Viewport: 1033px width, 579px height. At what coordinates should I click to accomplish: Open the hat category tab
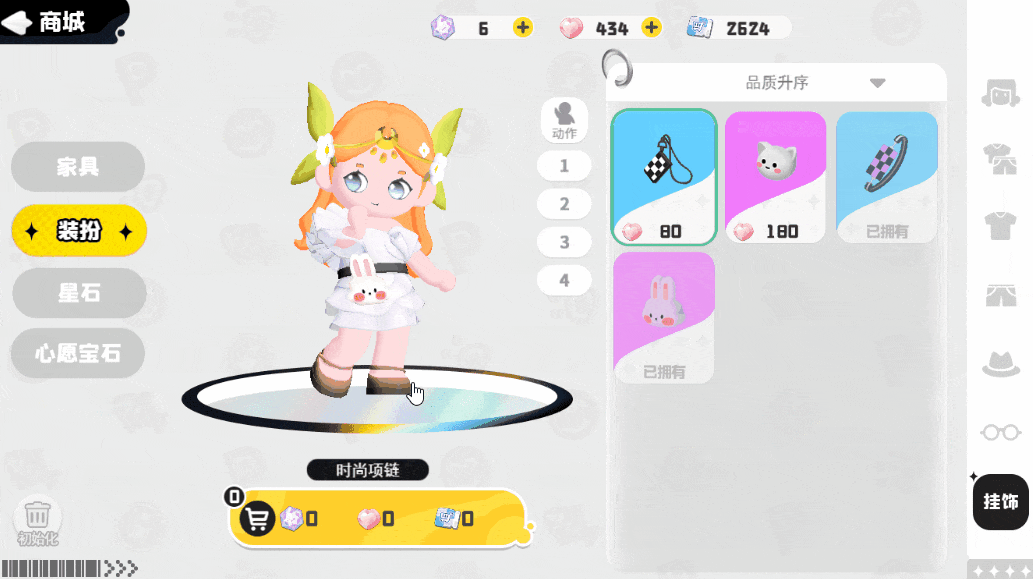pyautogui.click(x=1000, y=364)
